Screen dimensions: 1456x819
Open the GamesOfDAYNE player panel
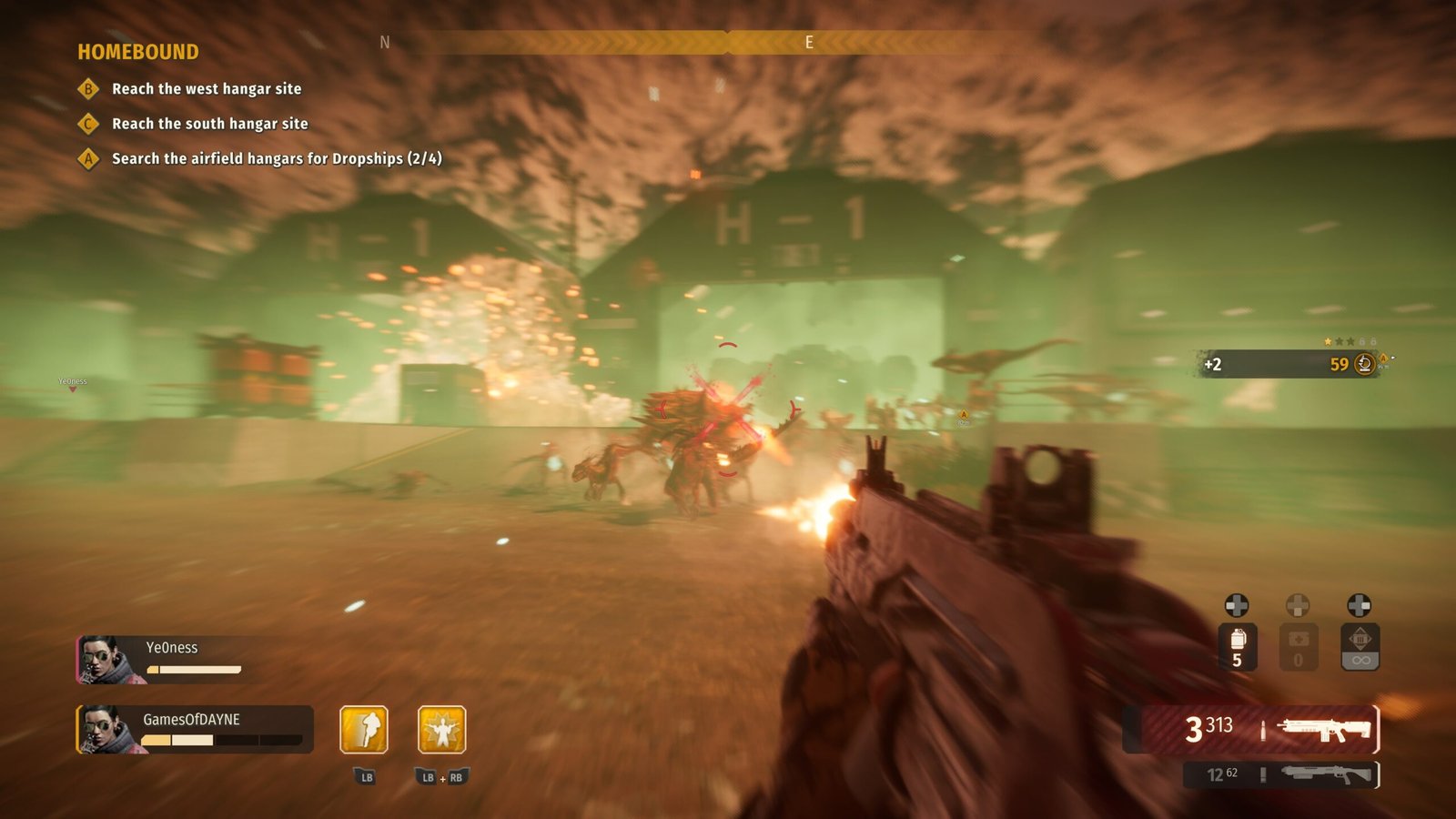click(195, 729)
